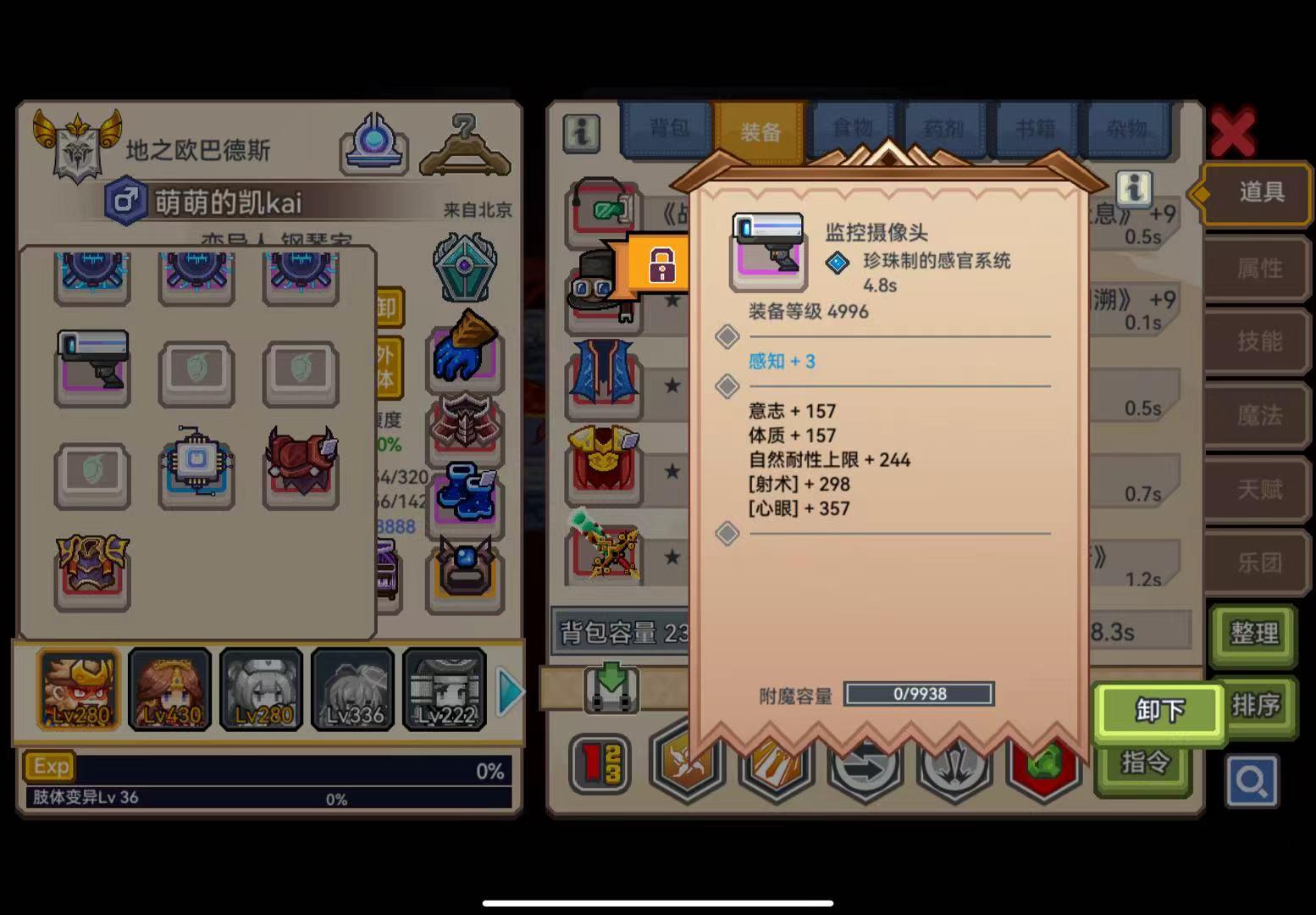Toggle the diamond marker below the stat list
The height and width of the screenshot is (915, 1316).
click(727, 532)
